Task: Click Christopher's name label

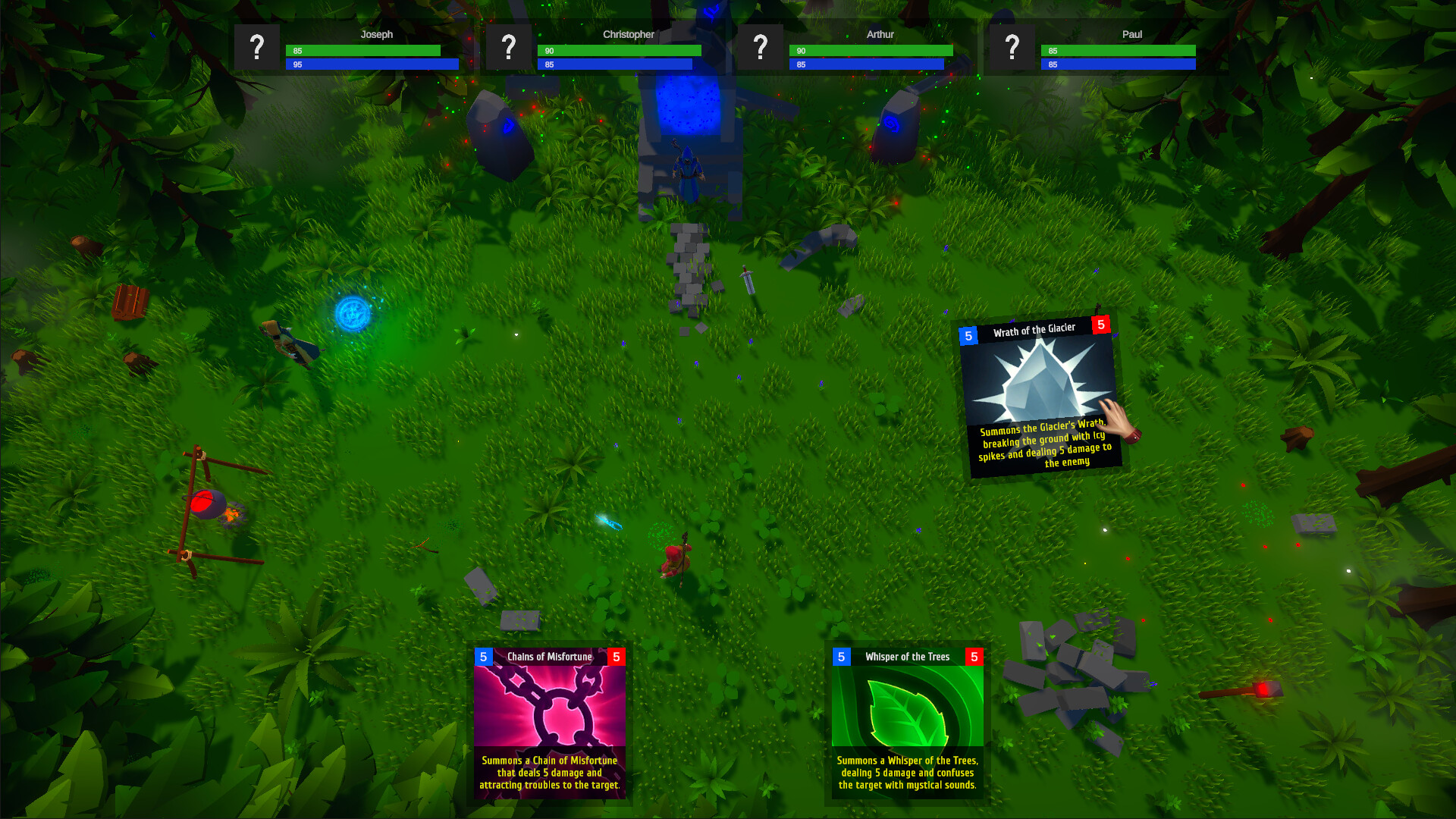Action: (x=629, y=35)
